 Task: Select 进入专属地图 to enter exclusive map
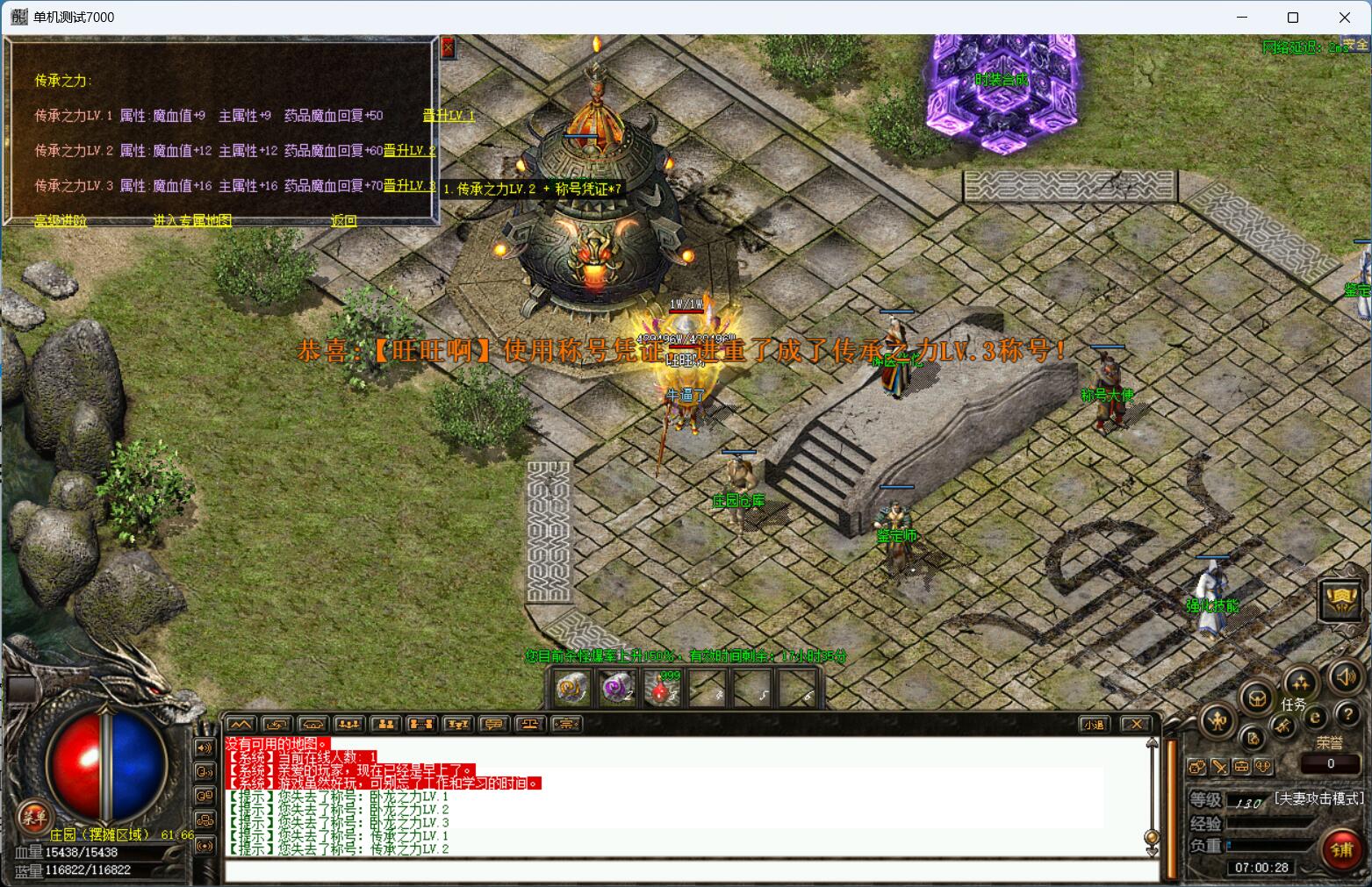click(192, 221)
